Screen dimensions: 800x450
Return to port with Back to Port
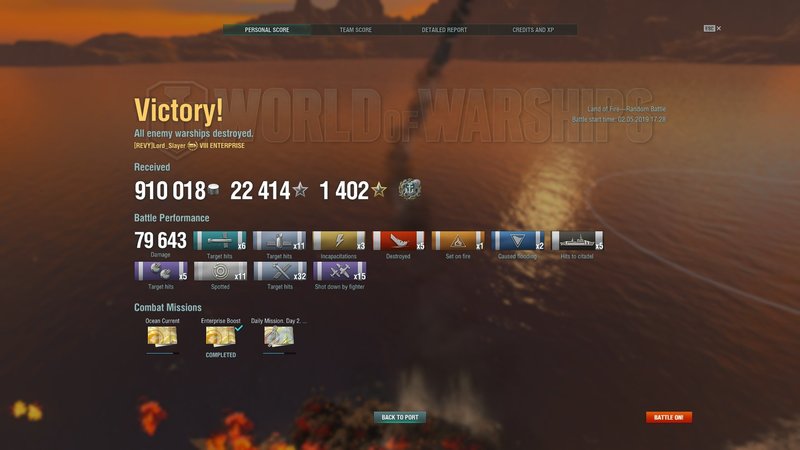click(400, 417)
